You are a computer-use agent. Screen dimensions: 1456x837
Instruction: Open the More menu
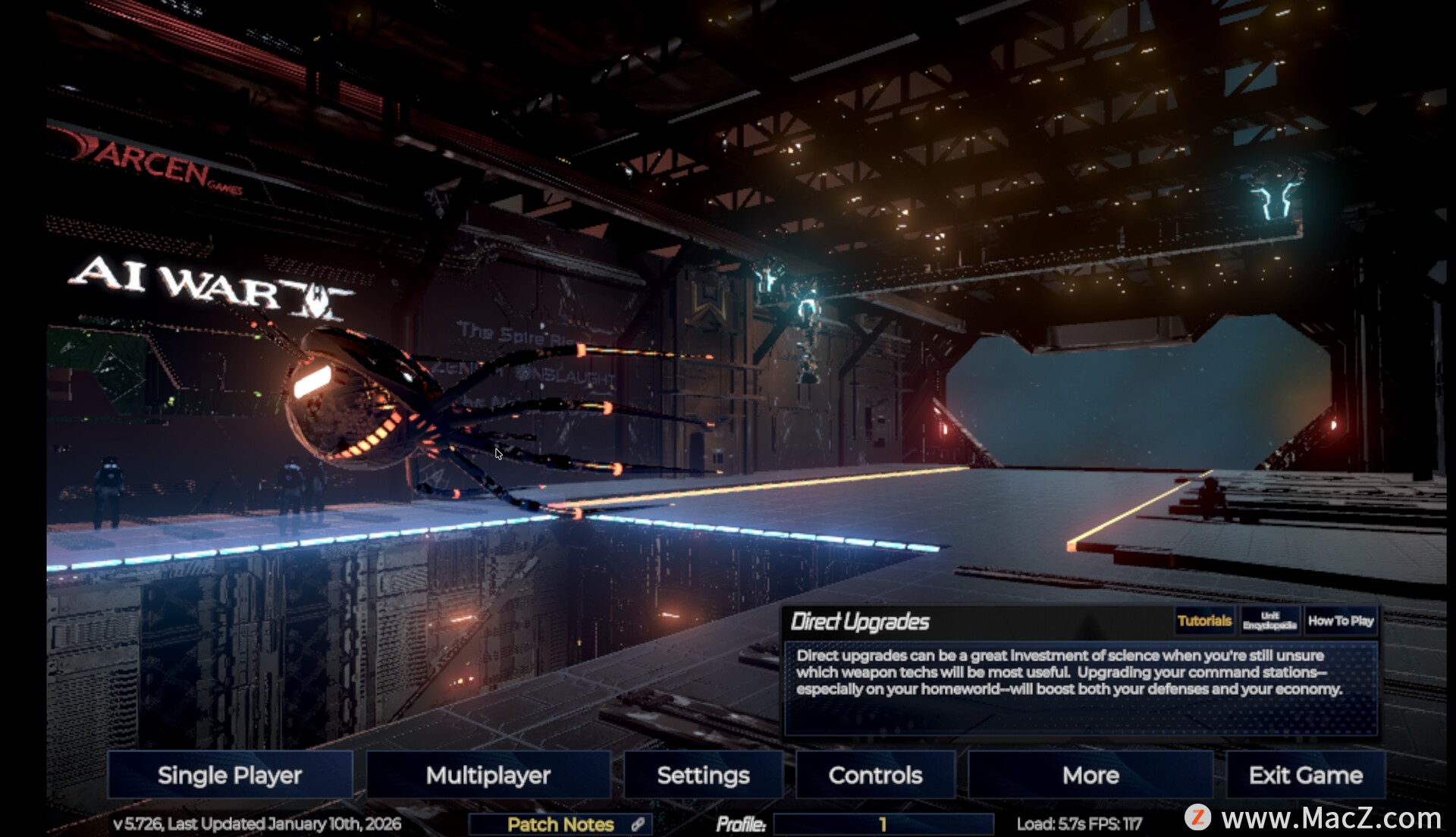pyautogui.click(x=1090, y=775)
